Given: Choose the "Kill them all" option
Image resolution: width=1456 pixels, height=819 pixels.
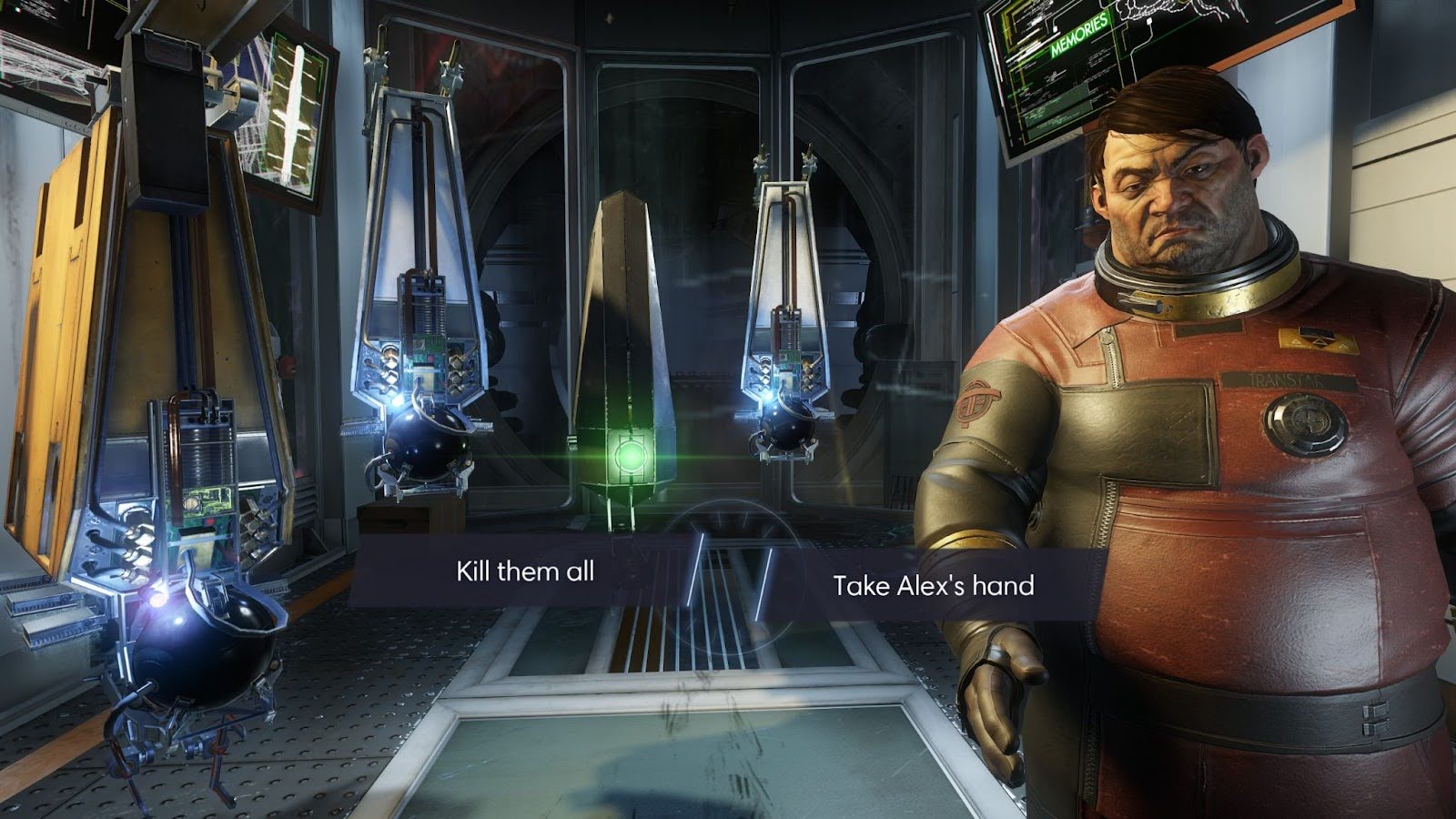Looking at the screenshot, I should pyautogui.click(x=525, y=571).
